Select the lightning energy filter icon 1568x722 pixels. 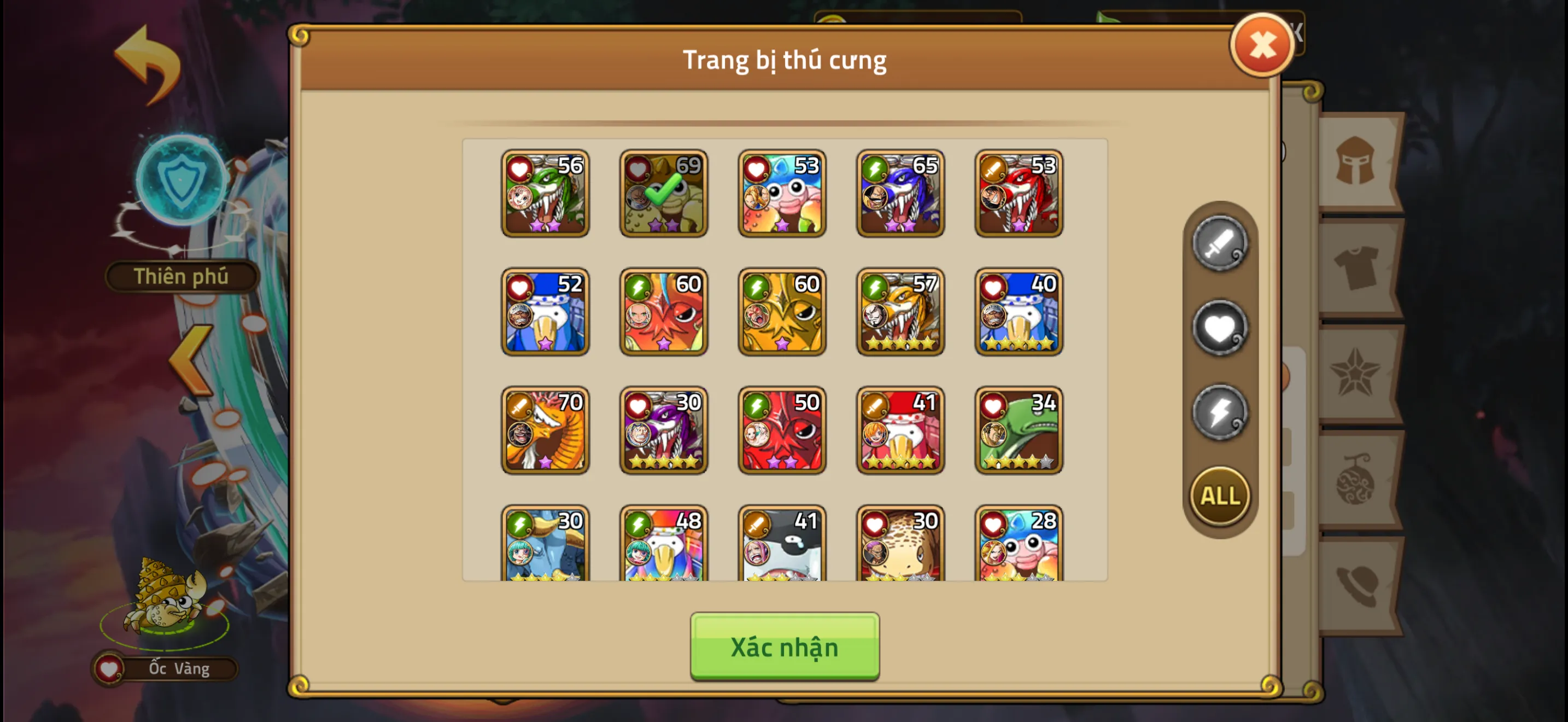click(x=1221, y=411)
